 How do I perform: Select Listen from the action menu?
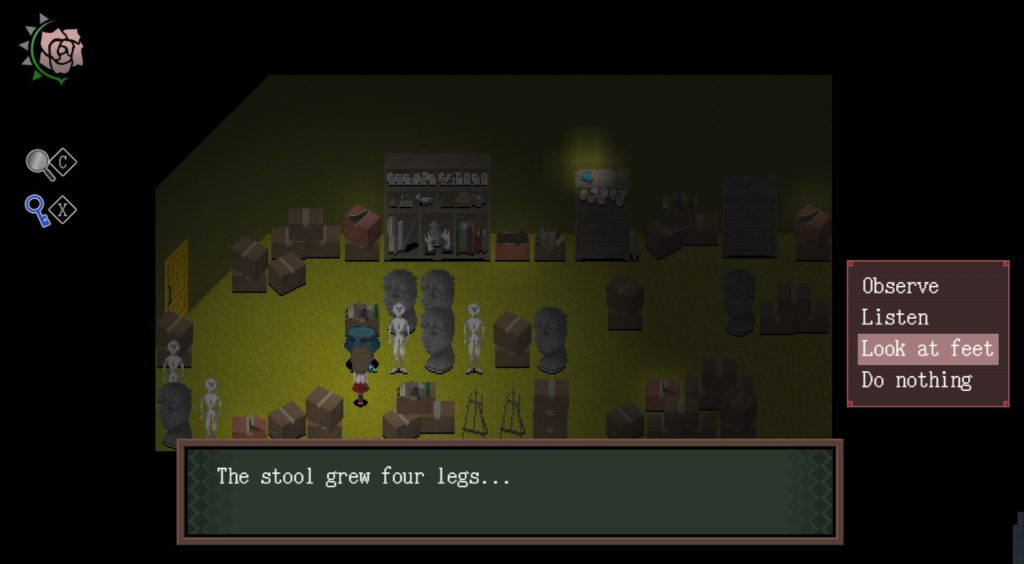coord(894,317)
